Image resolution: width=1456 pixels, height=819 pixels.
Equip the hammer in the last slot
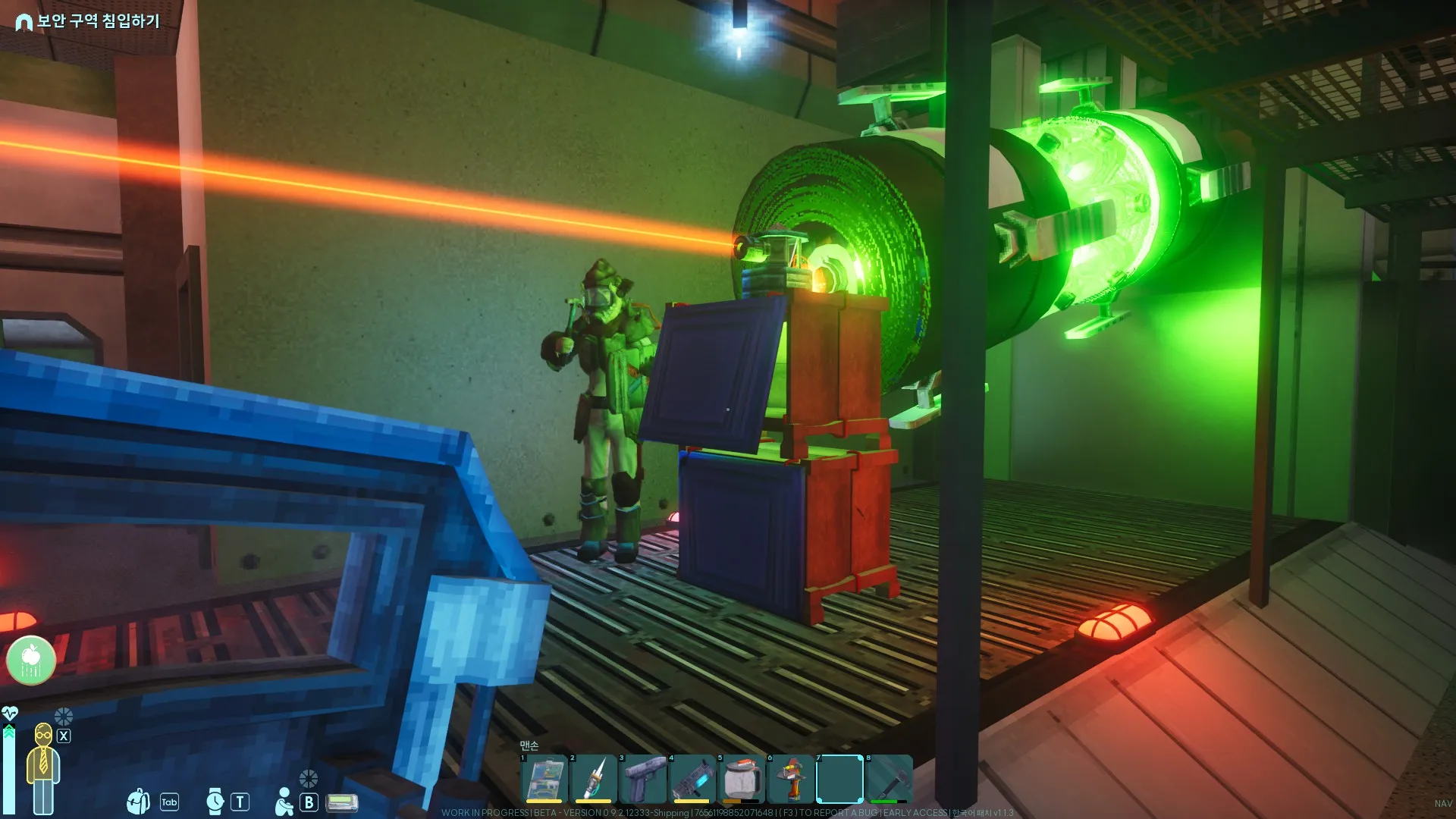pyautogui.click(x=889, y=779)
